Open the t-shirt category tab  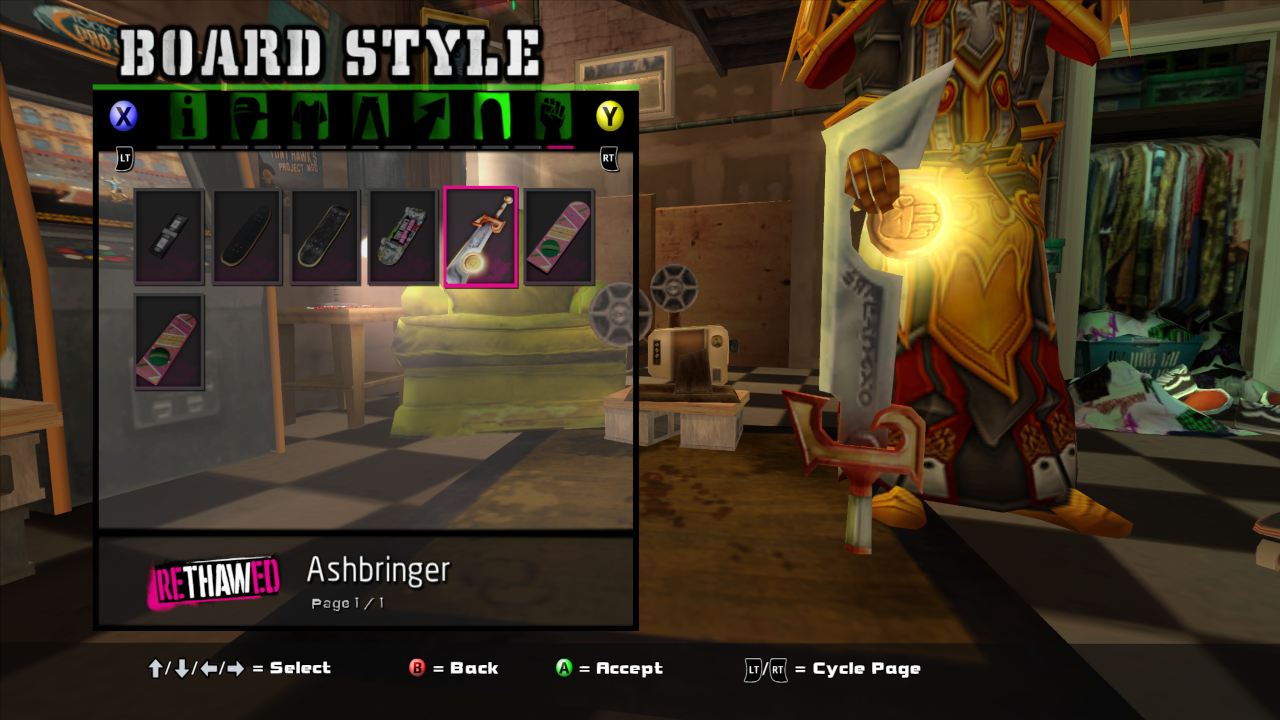pyautogui.click(x=311, y=117)
